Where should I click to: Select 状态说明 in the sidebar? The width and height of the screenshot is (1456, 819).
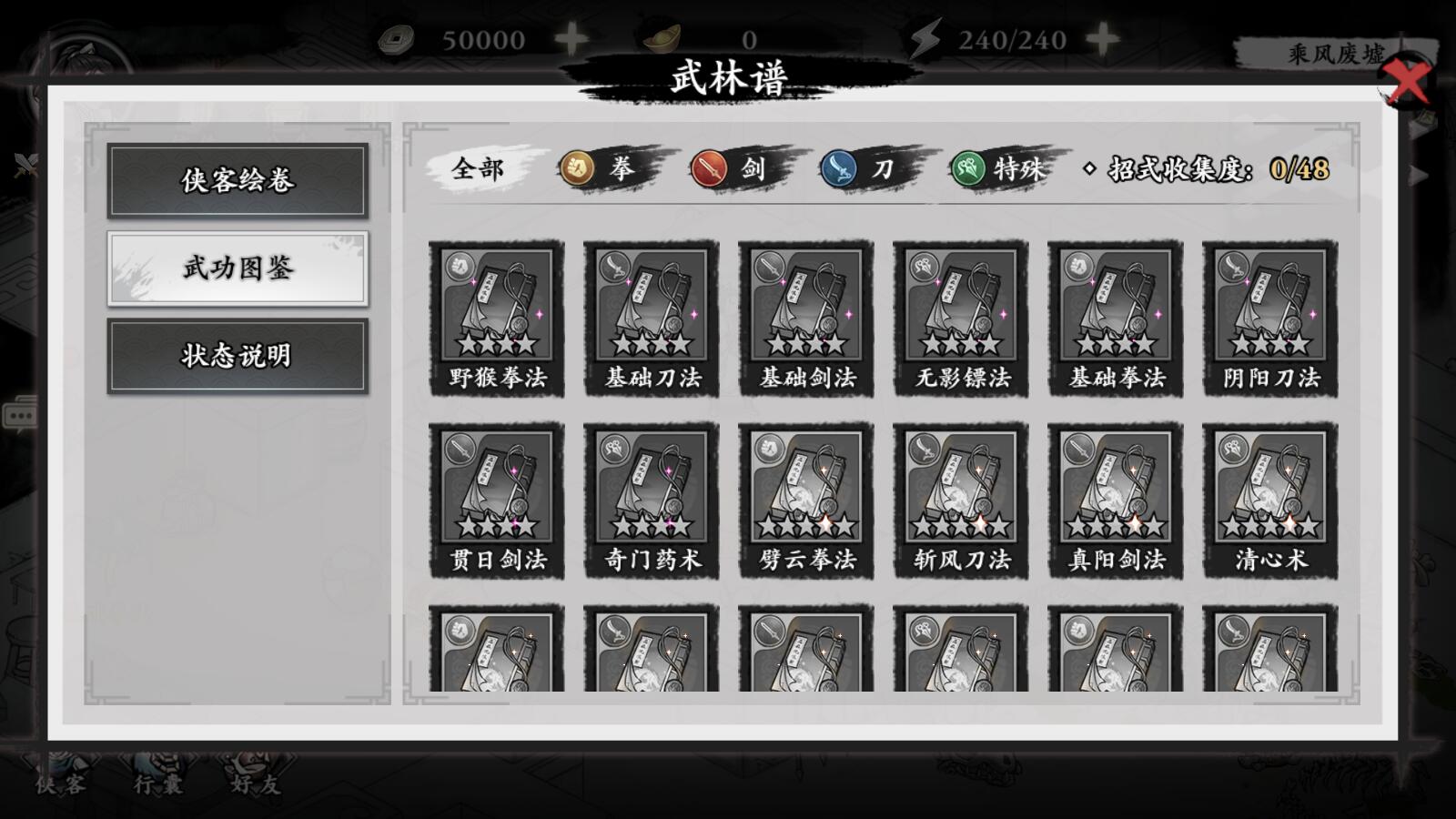238,358
